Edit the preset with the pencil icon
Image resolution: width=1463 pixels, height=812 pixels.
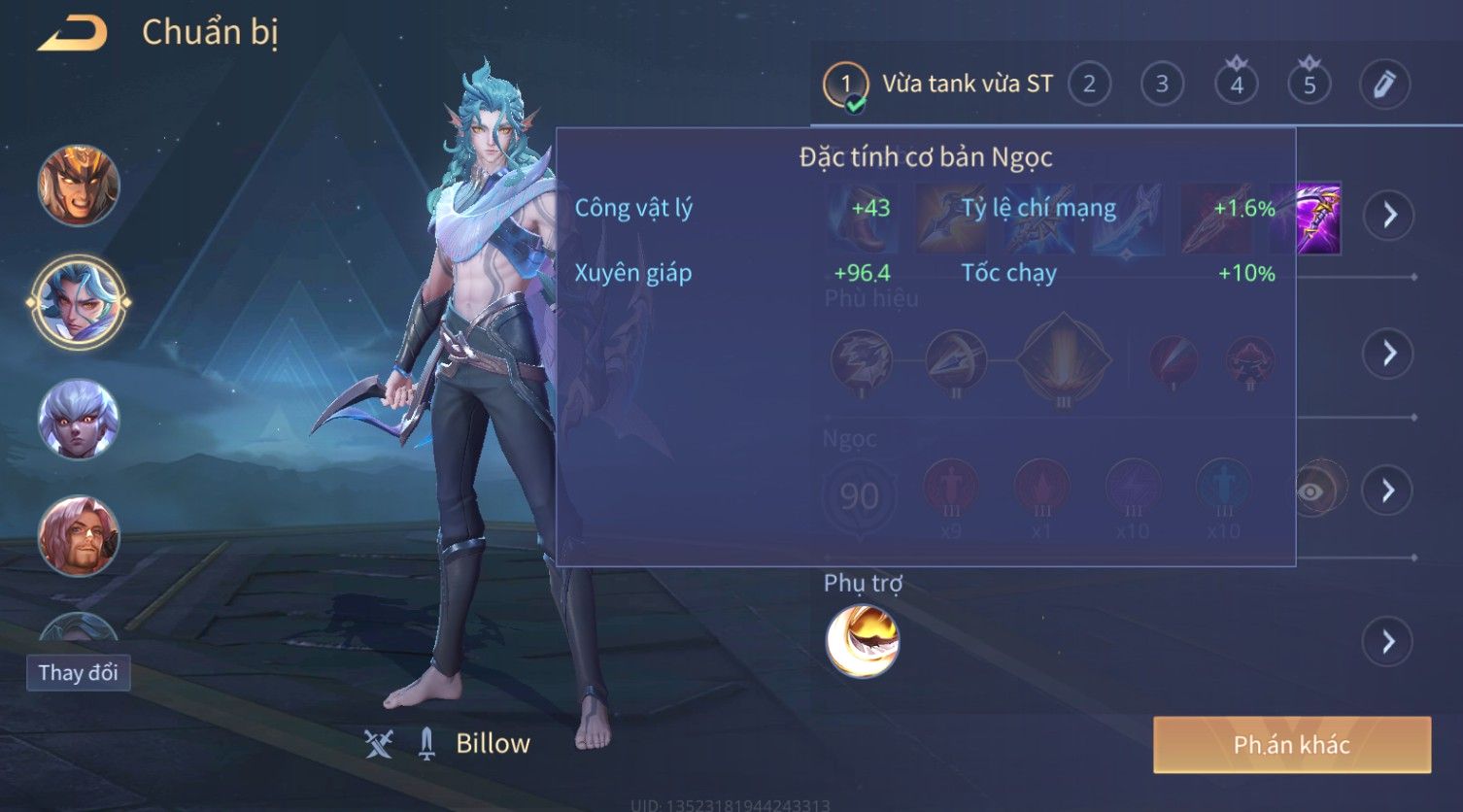click(x=1384, y=85)
